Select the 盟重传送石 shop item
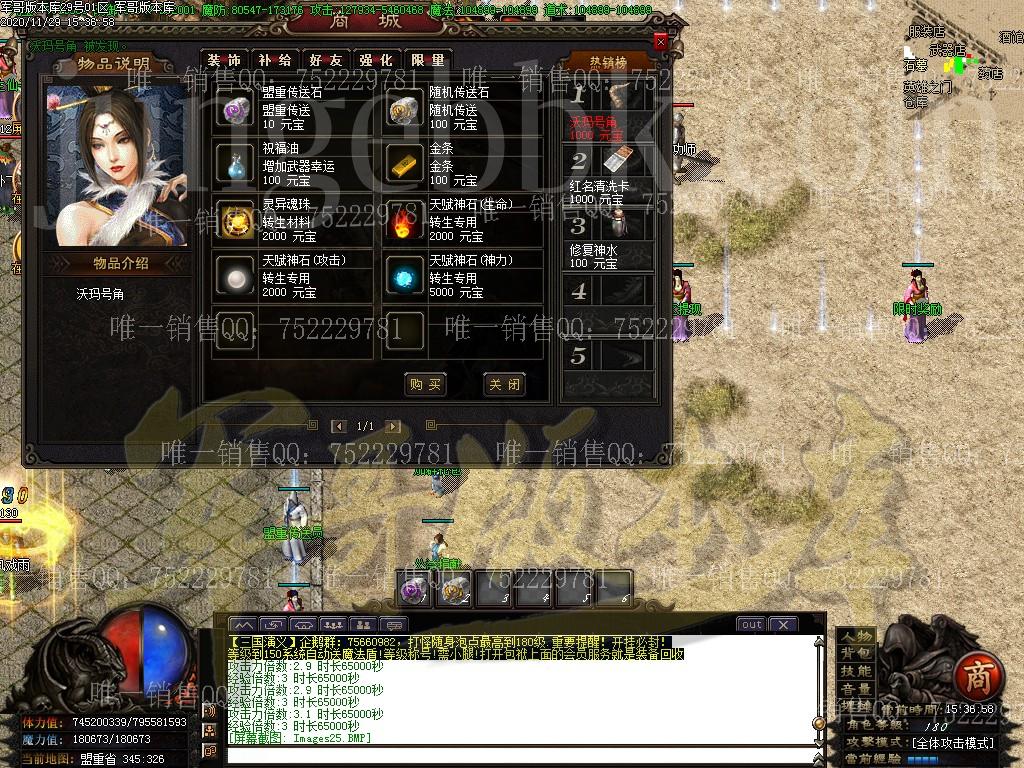1024x768 pixels. (x=237, y=109)
